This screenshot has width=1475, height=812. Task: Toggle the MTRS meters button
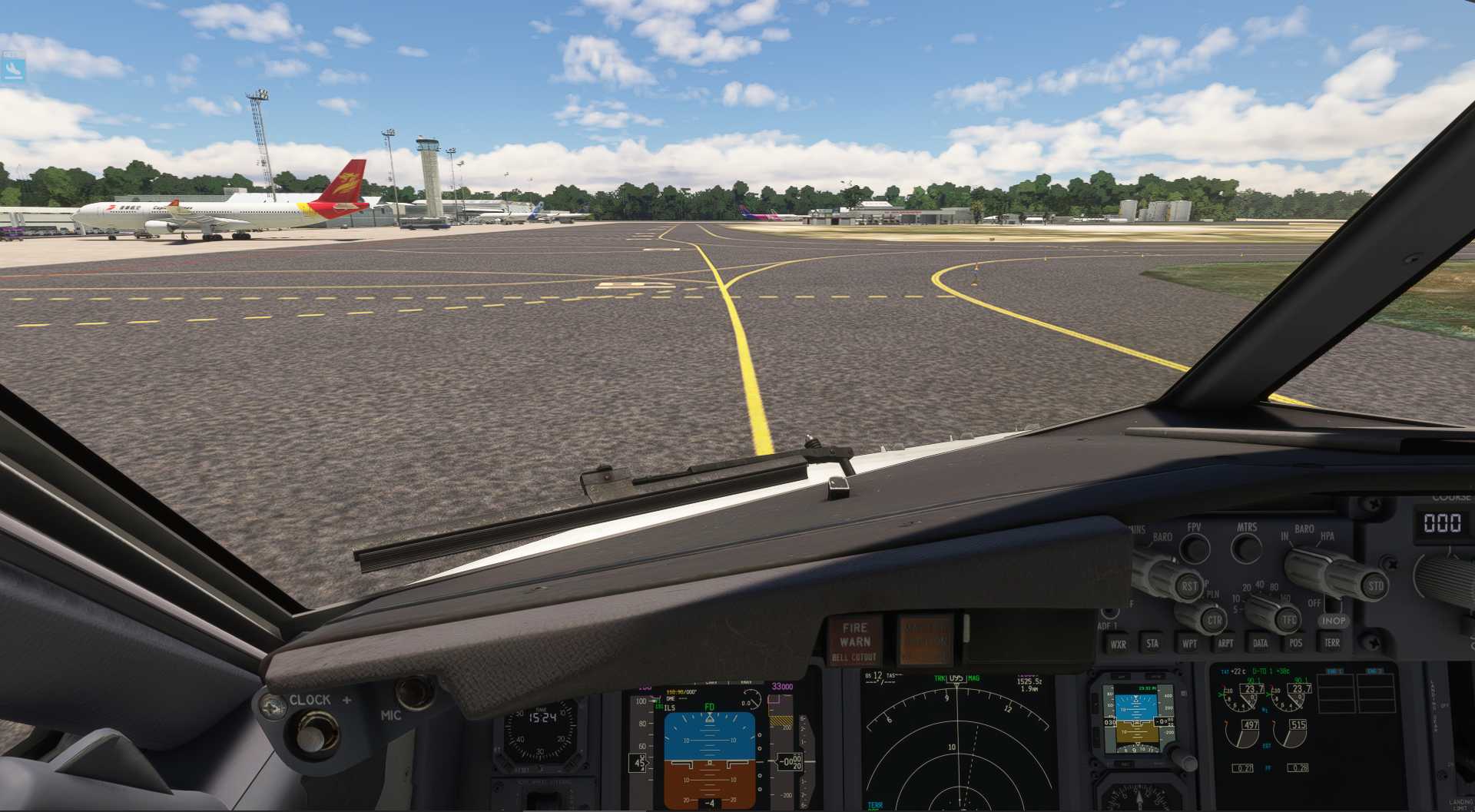1246,549
